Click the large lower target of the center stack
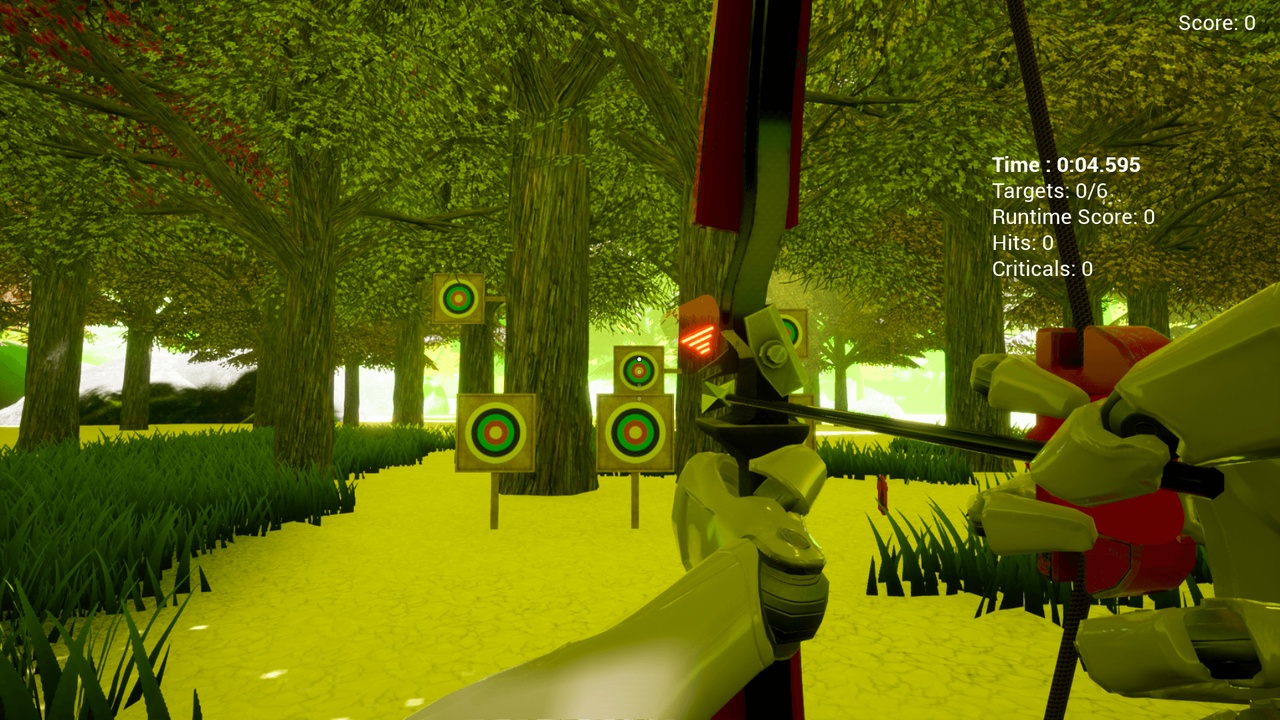 click(x=635, y=432)
